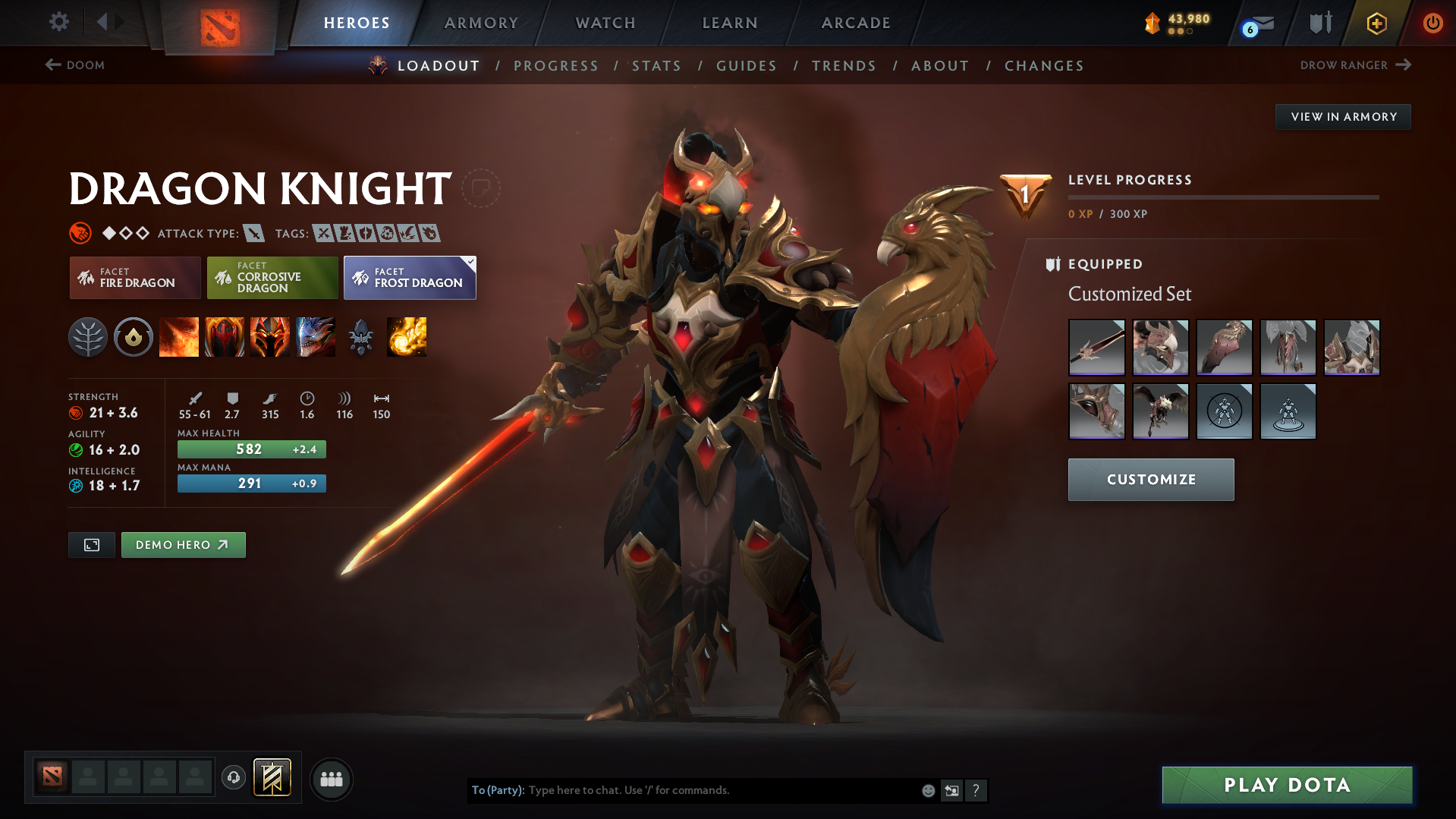This screenshot has height=819, width=1456.
Task: Select the Fire Dragon facet
Action: (134, 278)
